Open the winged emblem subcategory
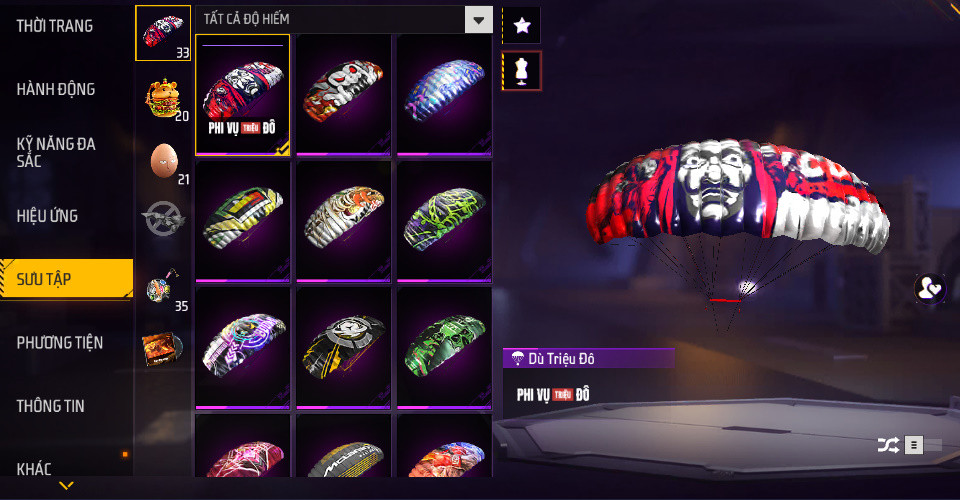 click(x=163, y=220)
